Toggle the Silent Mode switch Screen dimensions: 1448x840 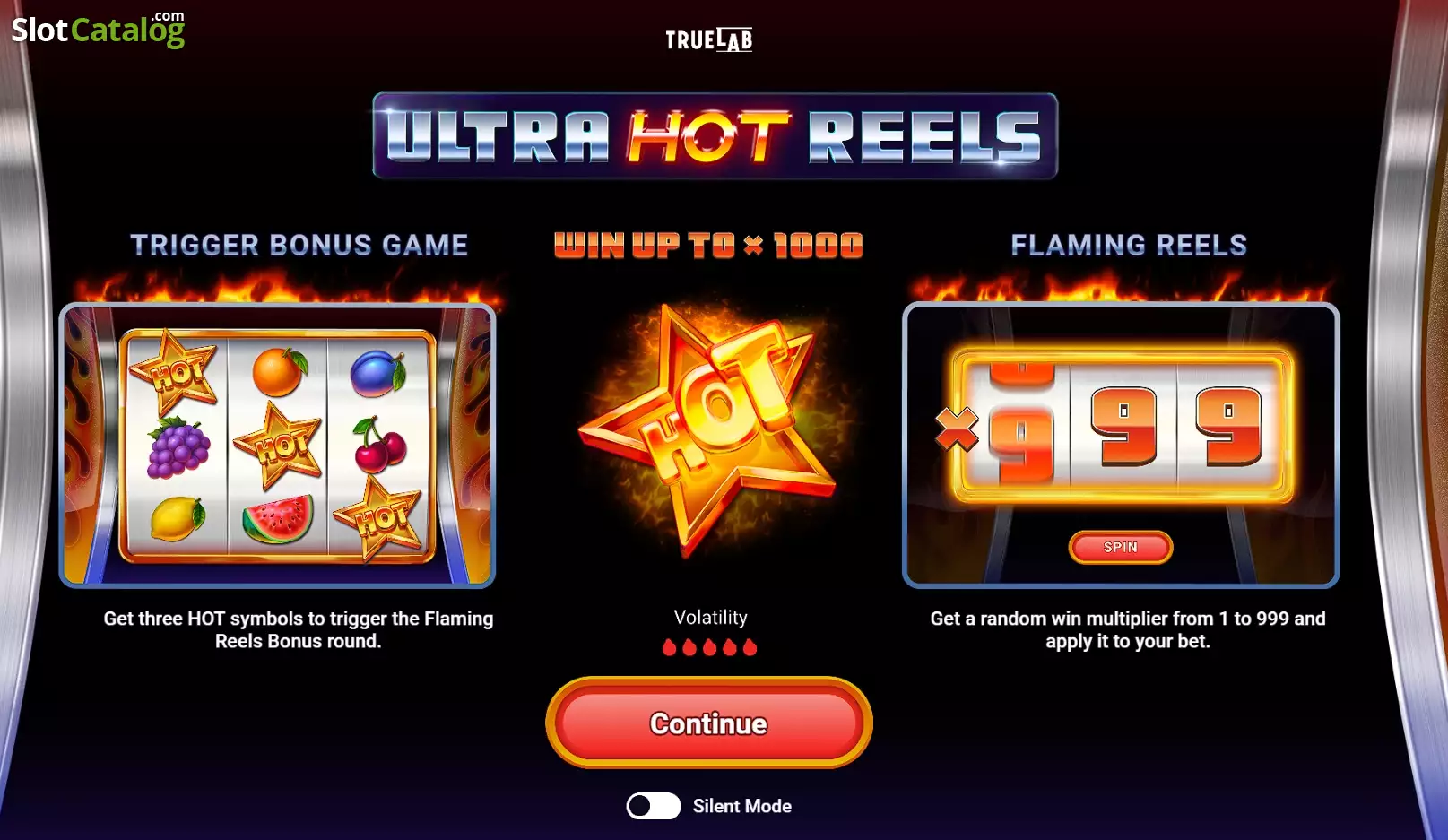653,806
